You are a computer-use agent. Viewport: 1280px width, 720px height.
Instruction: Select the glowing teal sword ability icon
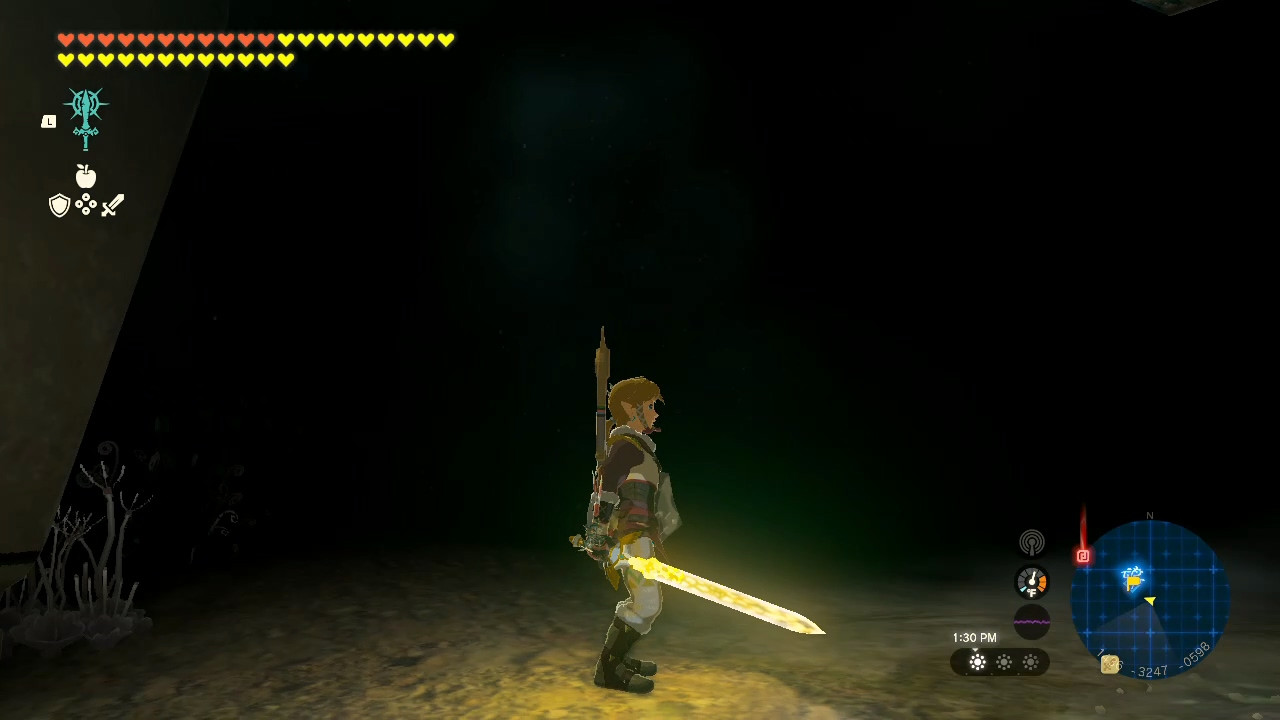(85, 113)
